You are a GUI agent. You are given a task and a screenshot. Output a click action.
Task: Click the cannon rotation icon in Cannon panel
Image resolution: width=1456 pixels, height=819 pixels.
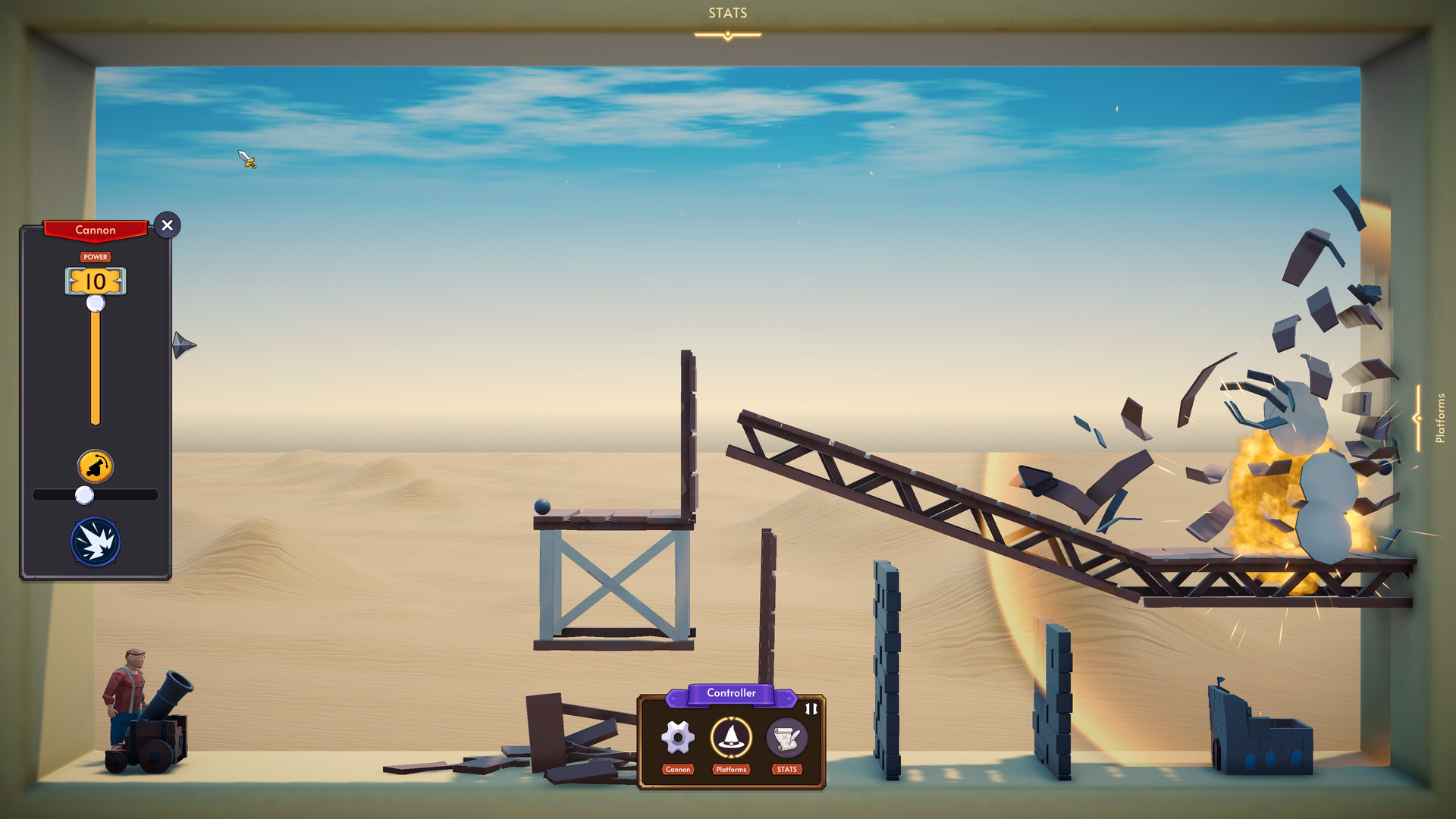click(96, 465)
